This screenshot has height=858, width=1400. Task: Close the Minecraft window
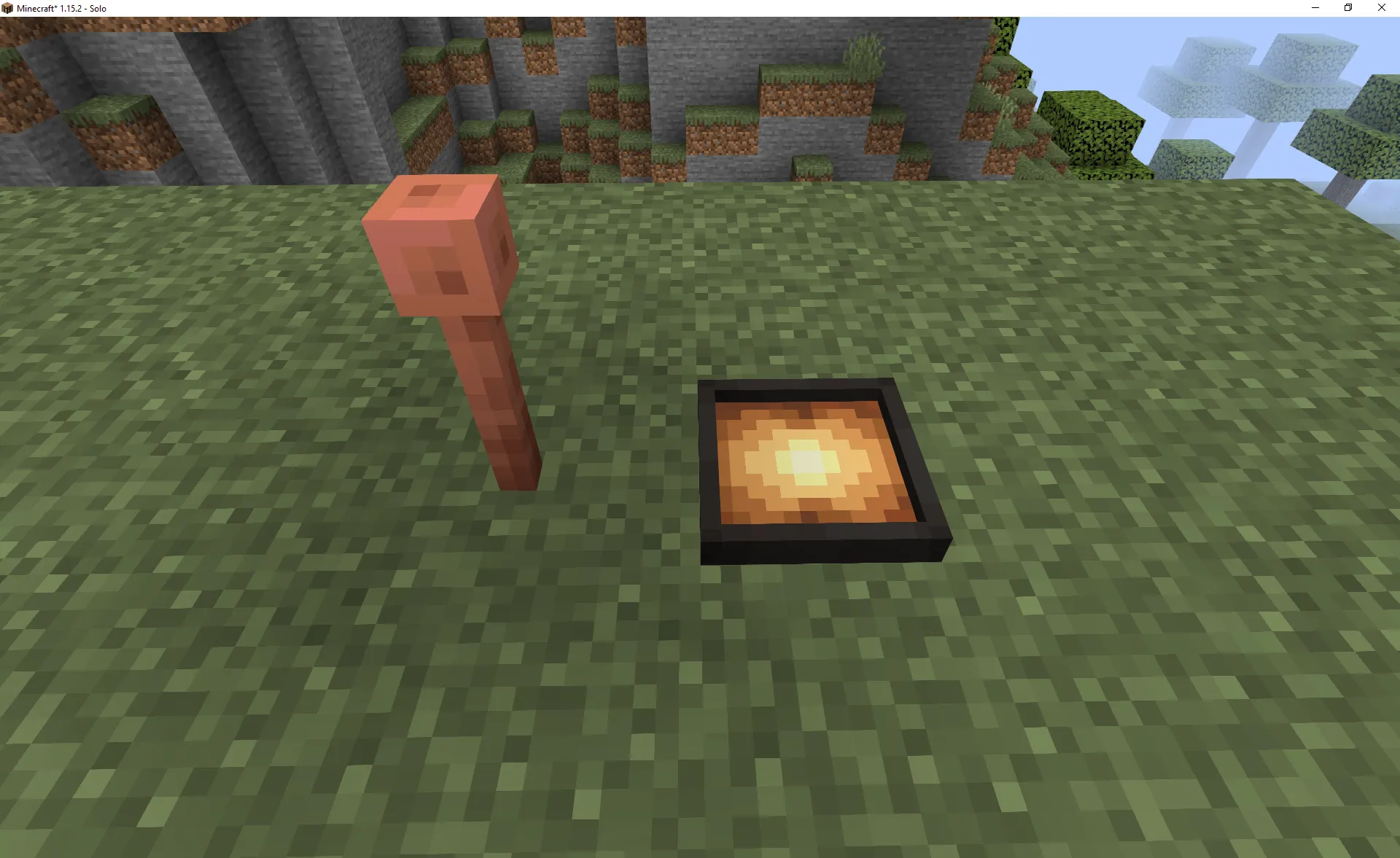(1380, 8)
